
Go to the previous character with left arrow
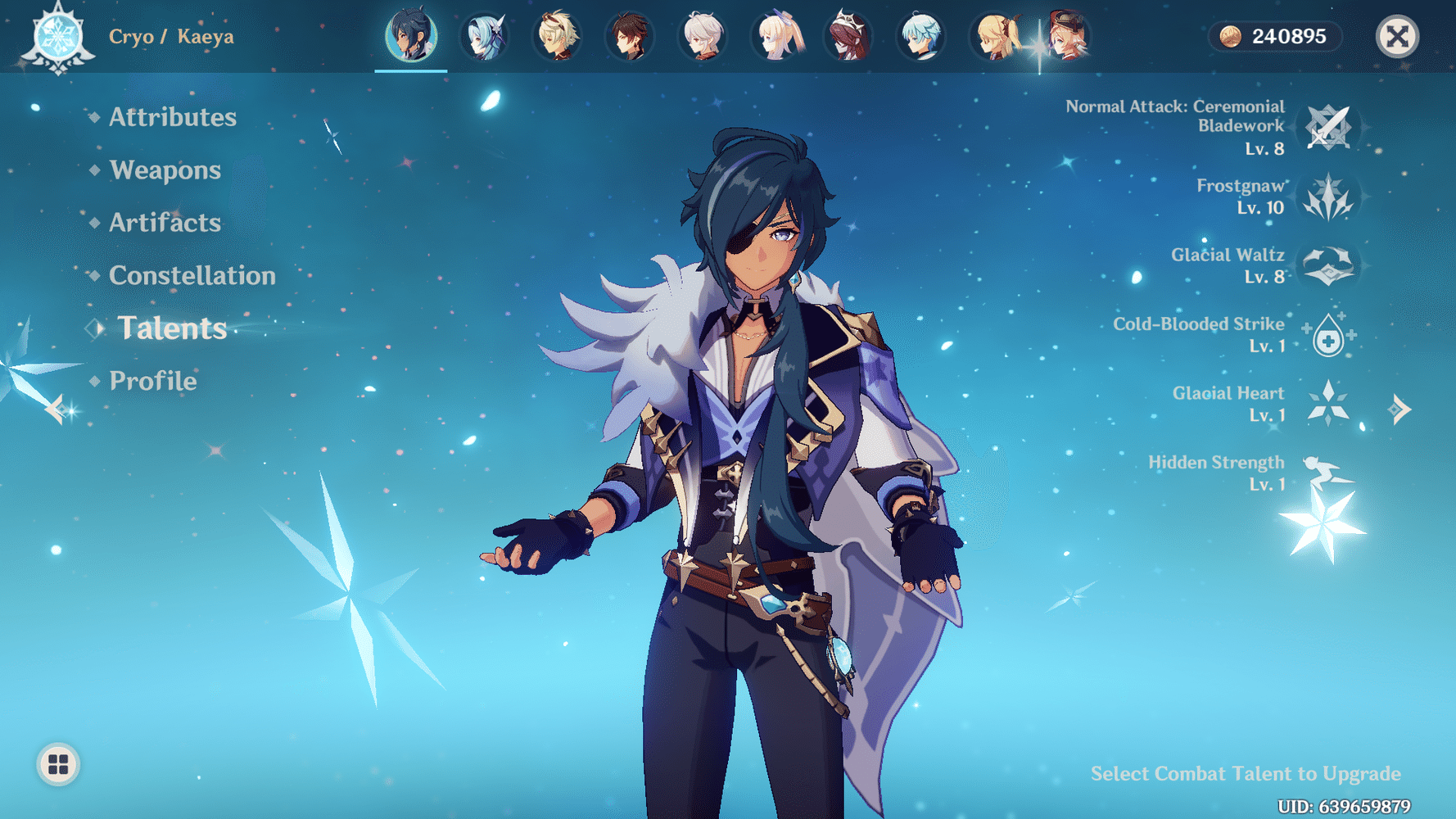55,407
